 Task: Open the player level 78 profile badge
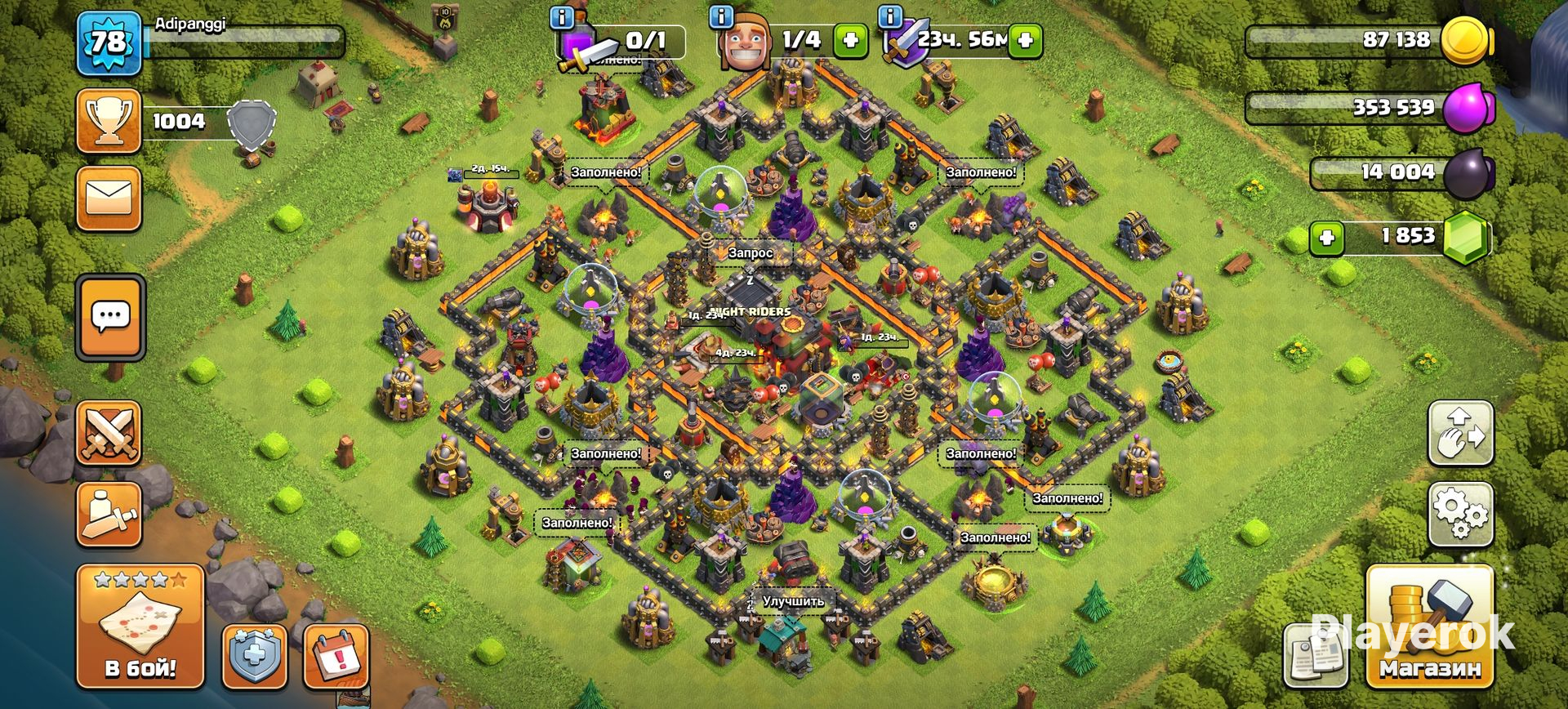pos(109,42)
